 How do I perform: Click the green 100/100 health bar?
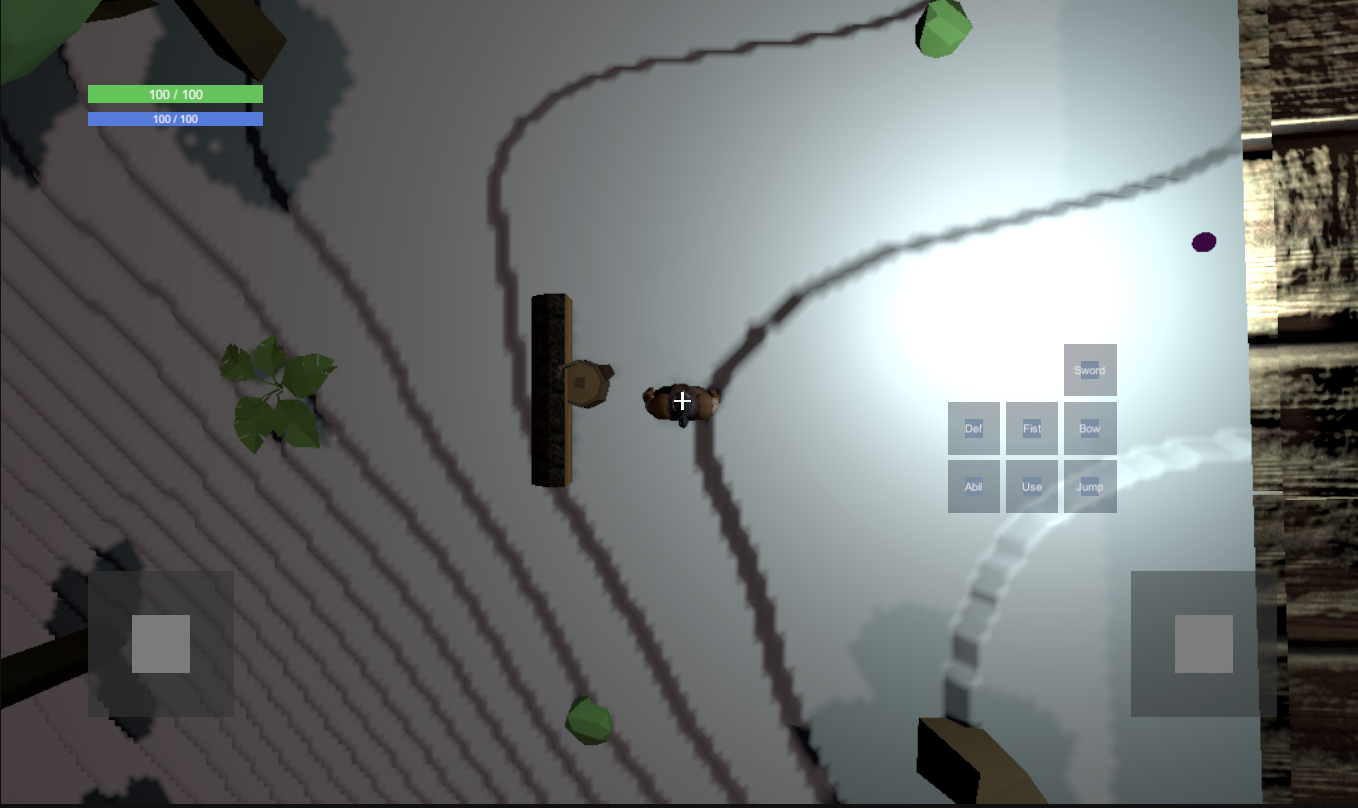[x=175, y=93]
